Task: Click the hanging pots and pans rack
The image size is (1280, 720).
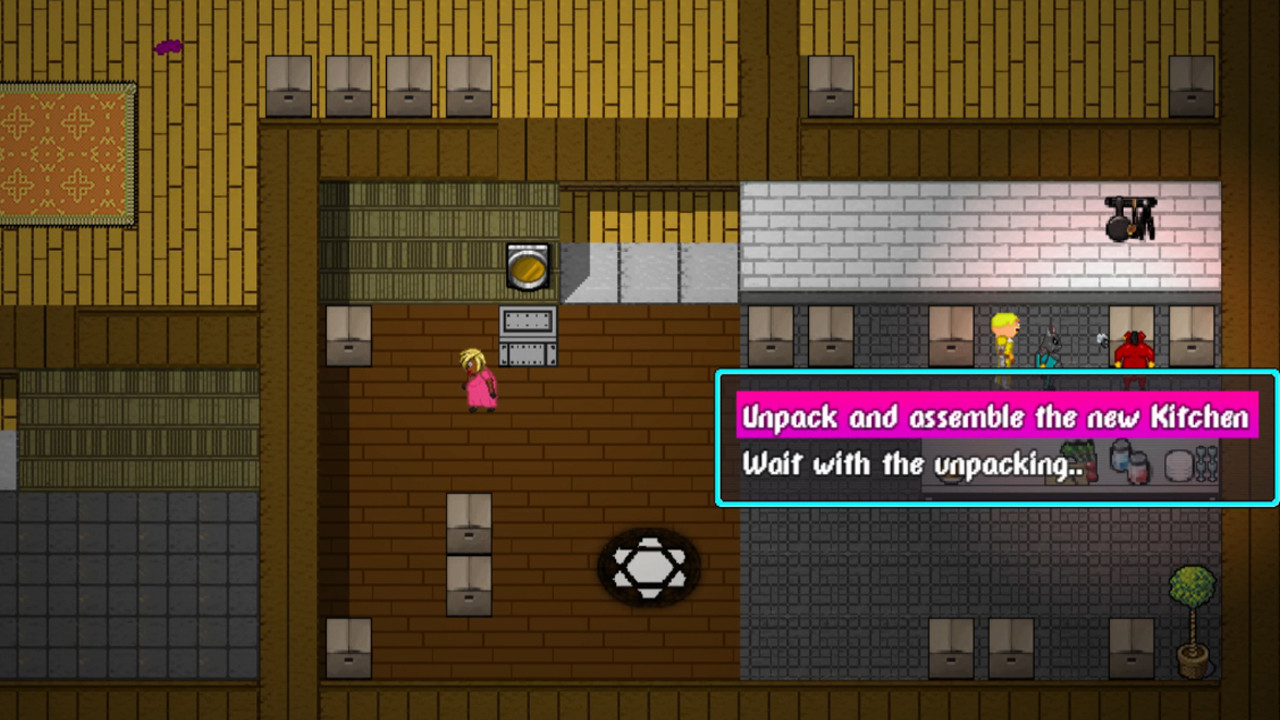Action: pyautogui.click(x=1128, y=220)
